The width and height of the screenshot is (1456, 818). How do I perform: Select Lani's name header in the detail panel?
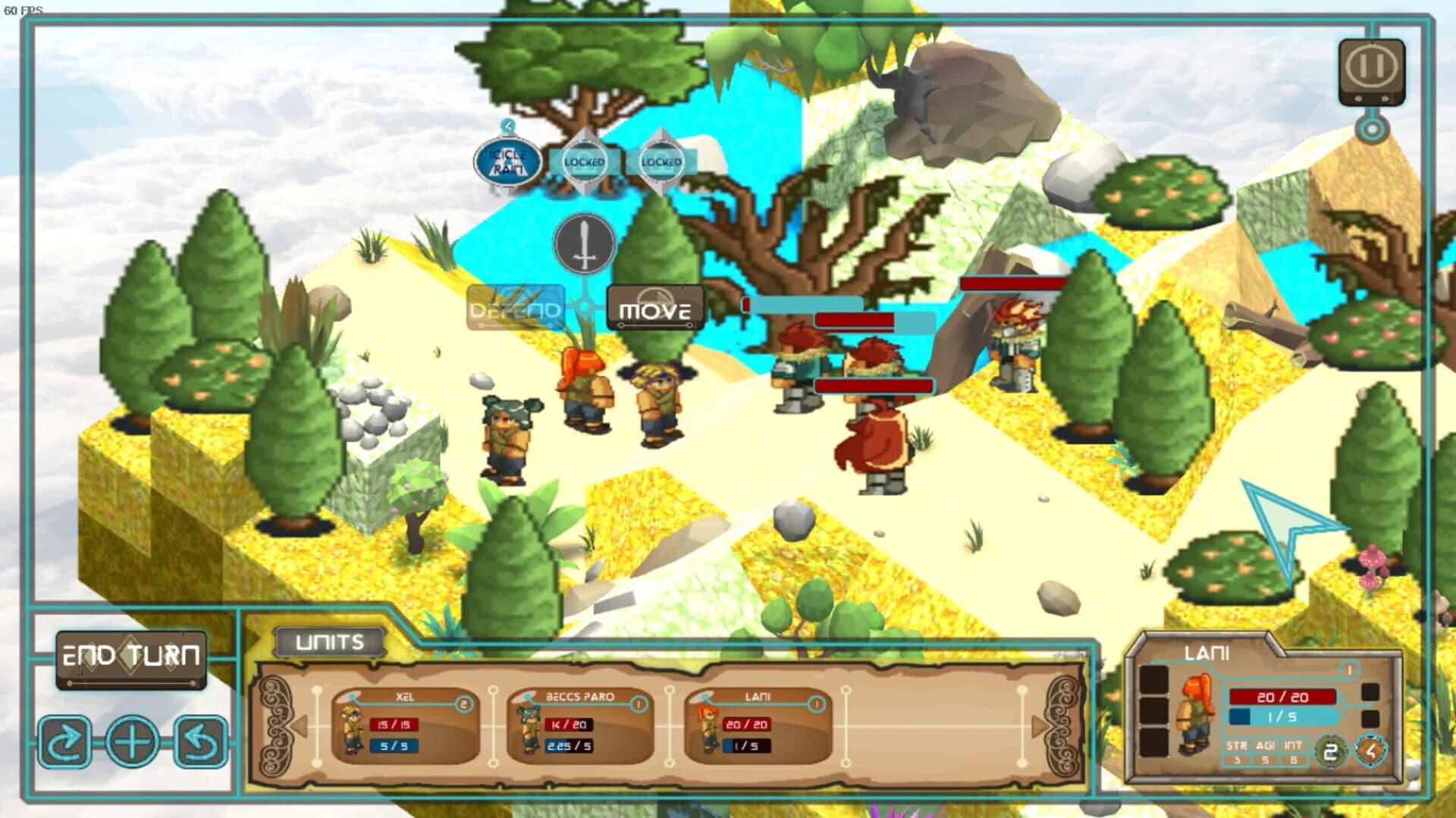1206,652
